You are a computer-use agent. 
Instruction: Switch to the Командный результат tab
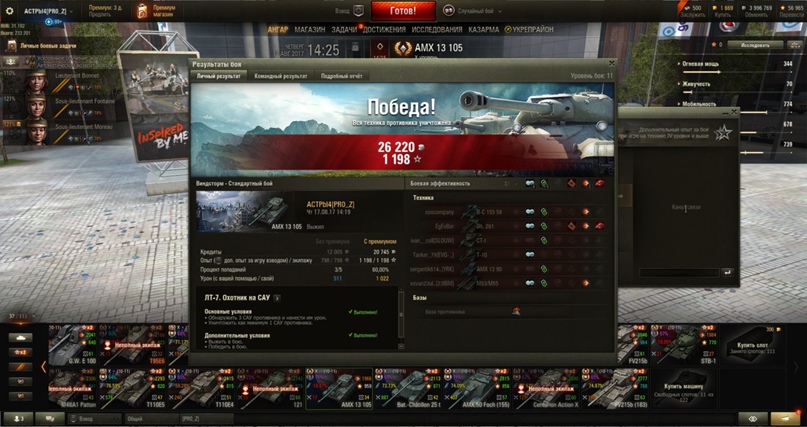(x=280, y=76)
